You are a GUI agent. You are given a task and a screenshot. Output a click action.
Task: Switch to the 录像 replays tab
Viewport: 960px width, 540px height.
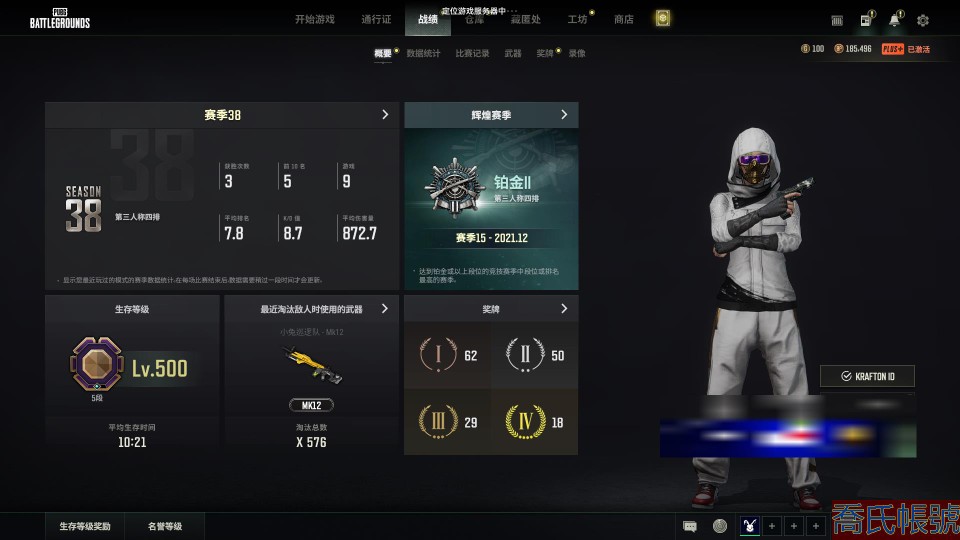[577, 53]
